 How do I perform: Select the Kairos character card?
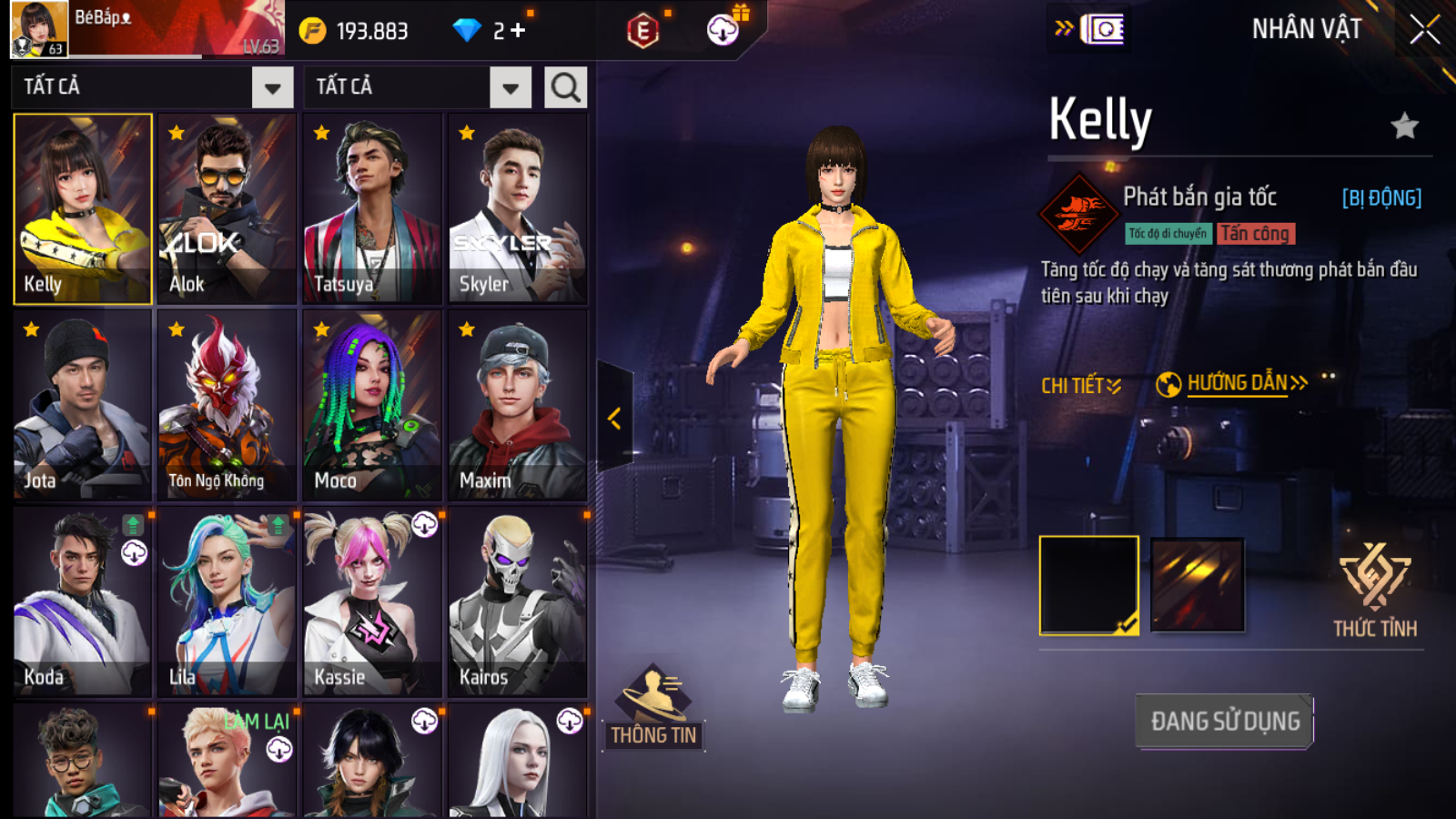pyautogui.click(x=517, y=602)
